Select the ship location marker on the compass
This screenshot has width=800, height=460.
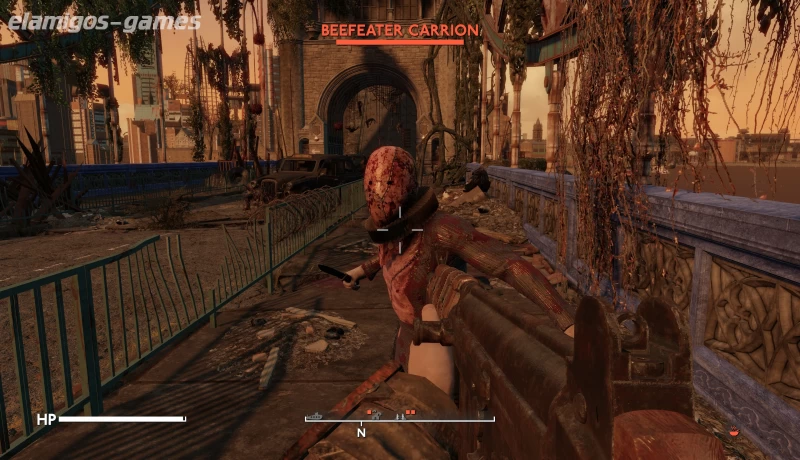click(317, 414)
